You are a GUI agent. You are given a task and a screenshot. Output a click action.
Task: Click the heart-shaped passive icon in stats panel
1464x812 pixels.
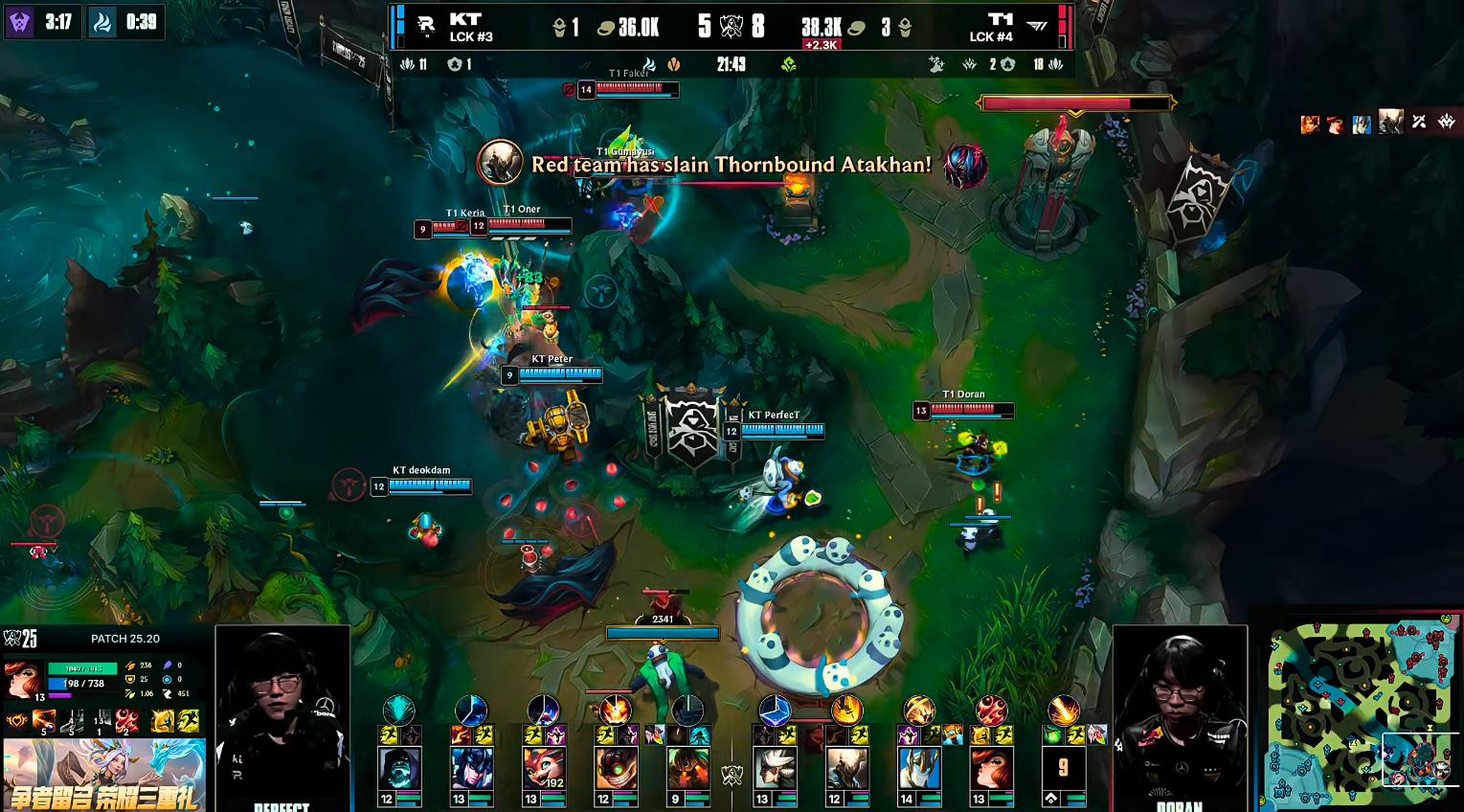point(16,721)
